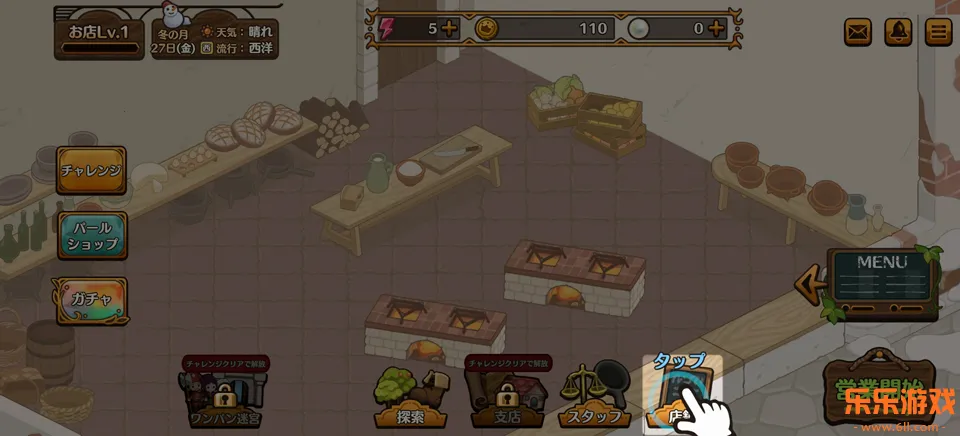
Task: Open the hamburger options menu
Action: click(938, 32)
